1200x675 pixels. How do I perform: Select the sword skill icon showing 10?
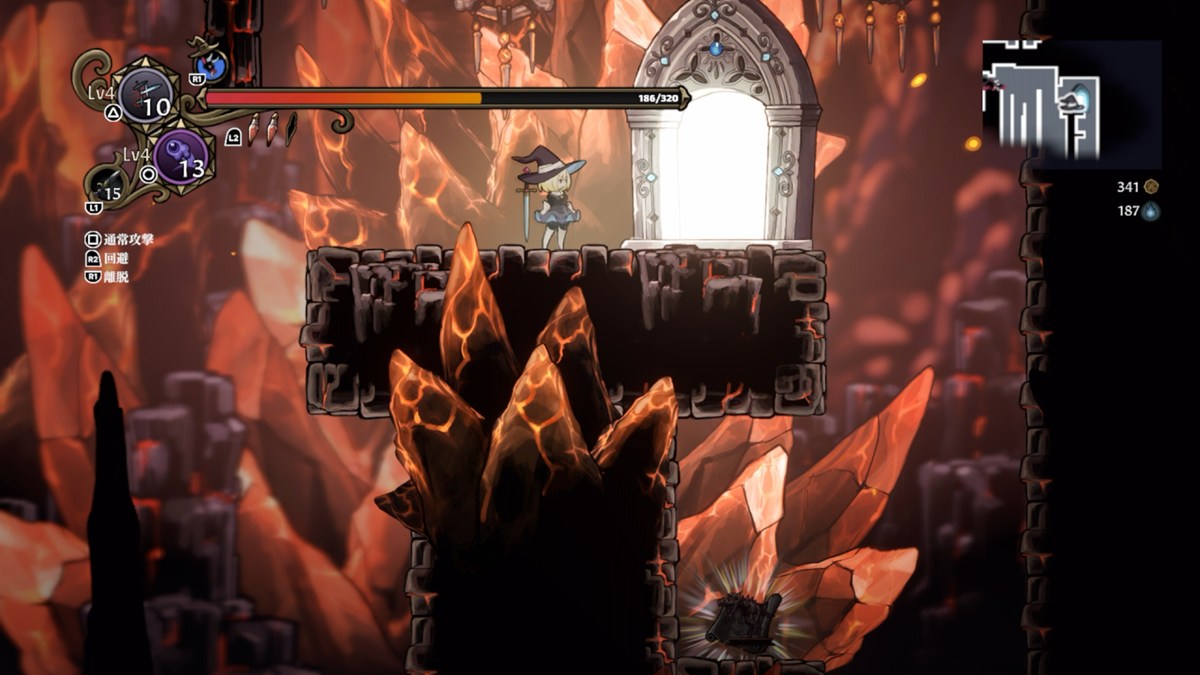[x=146, y=97]
